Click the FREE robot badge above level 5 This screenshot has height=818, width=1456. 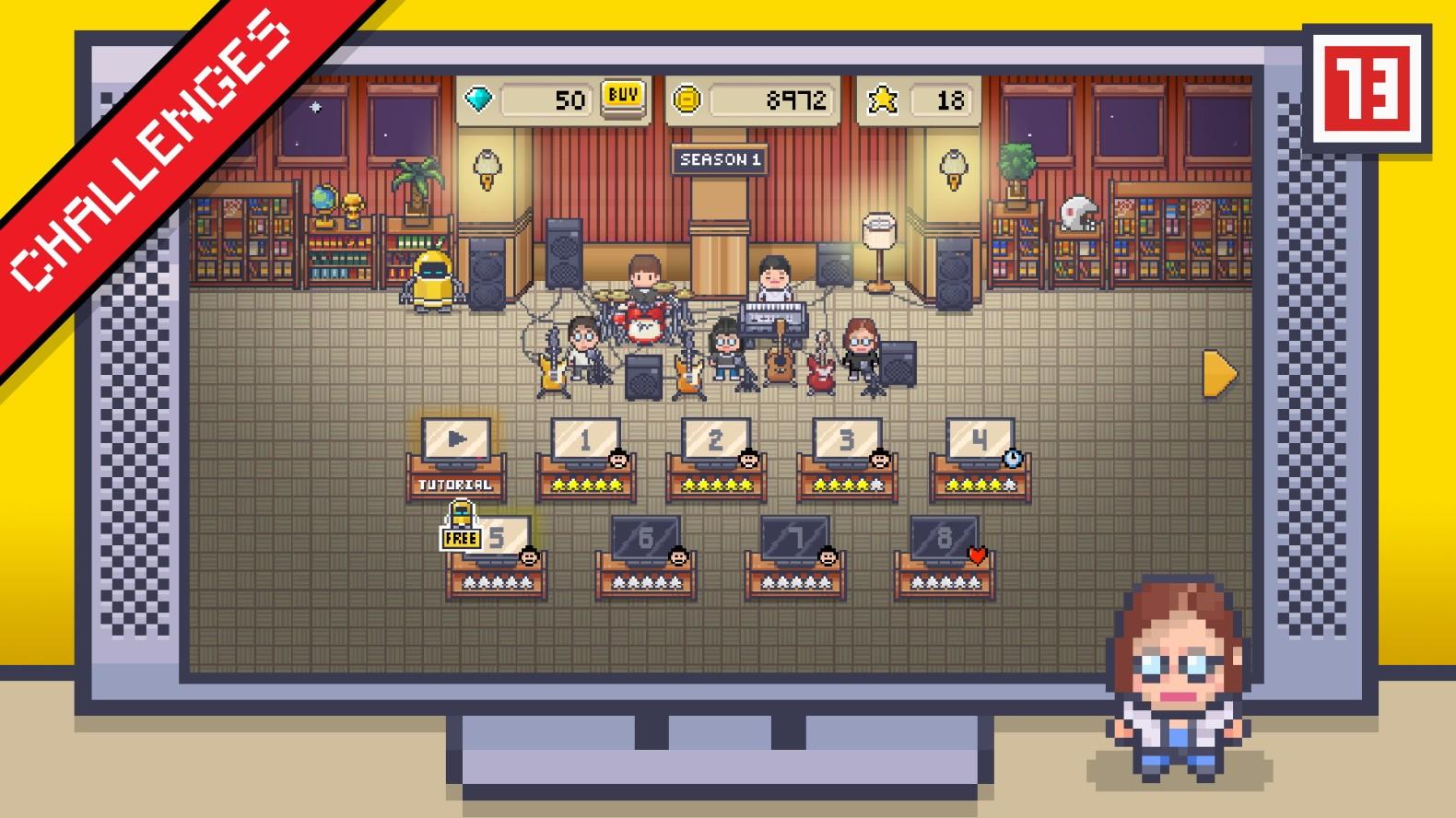pyautogui.click(x=459, y=526)
